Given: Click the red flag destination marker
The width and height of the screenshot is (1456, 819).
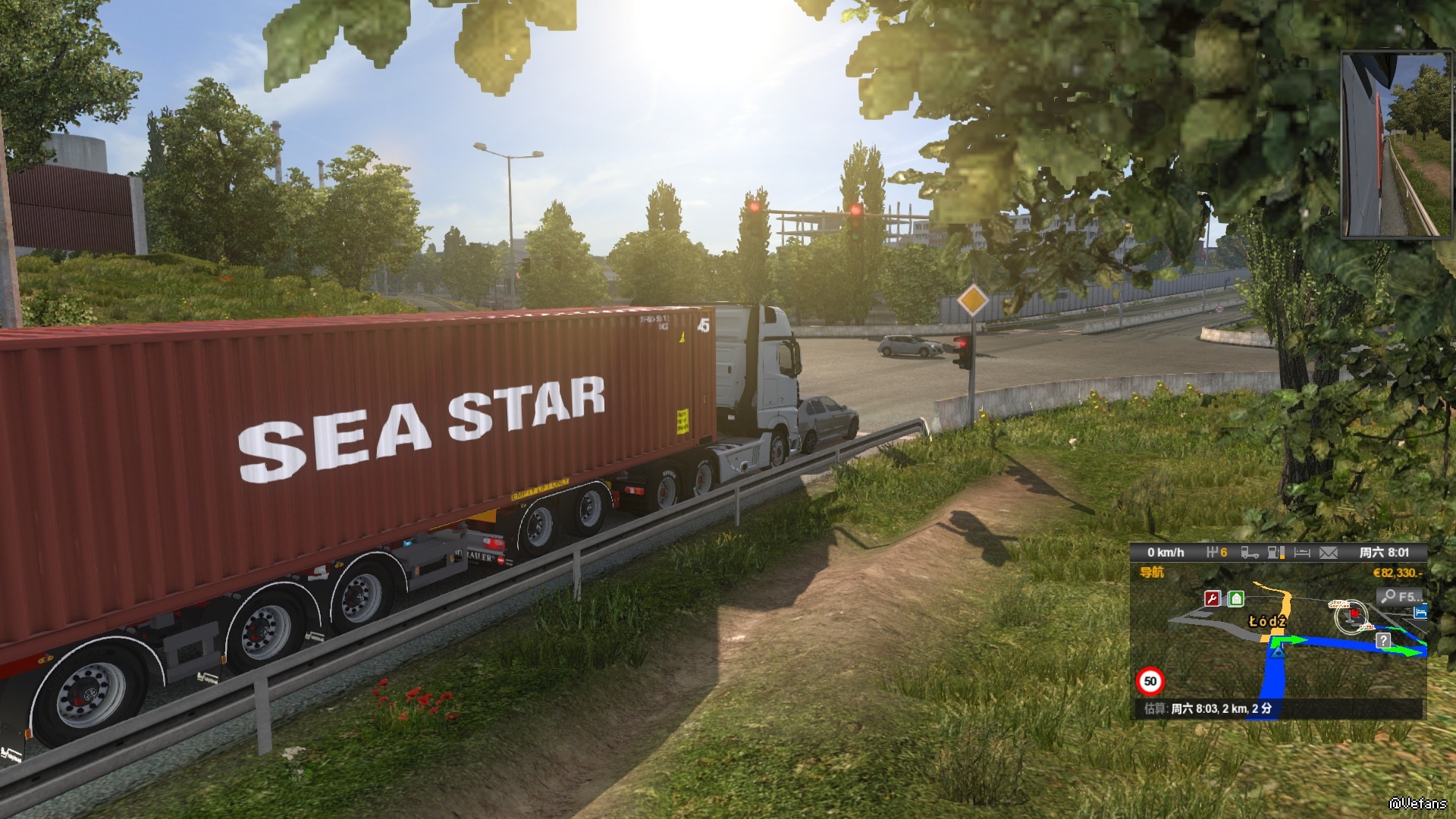Looking at the screenshot, I should [x=1354, y=613].
